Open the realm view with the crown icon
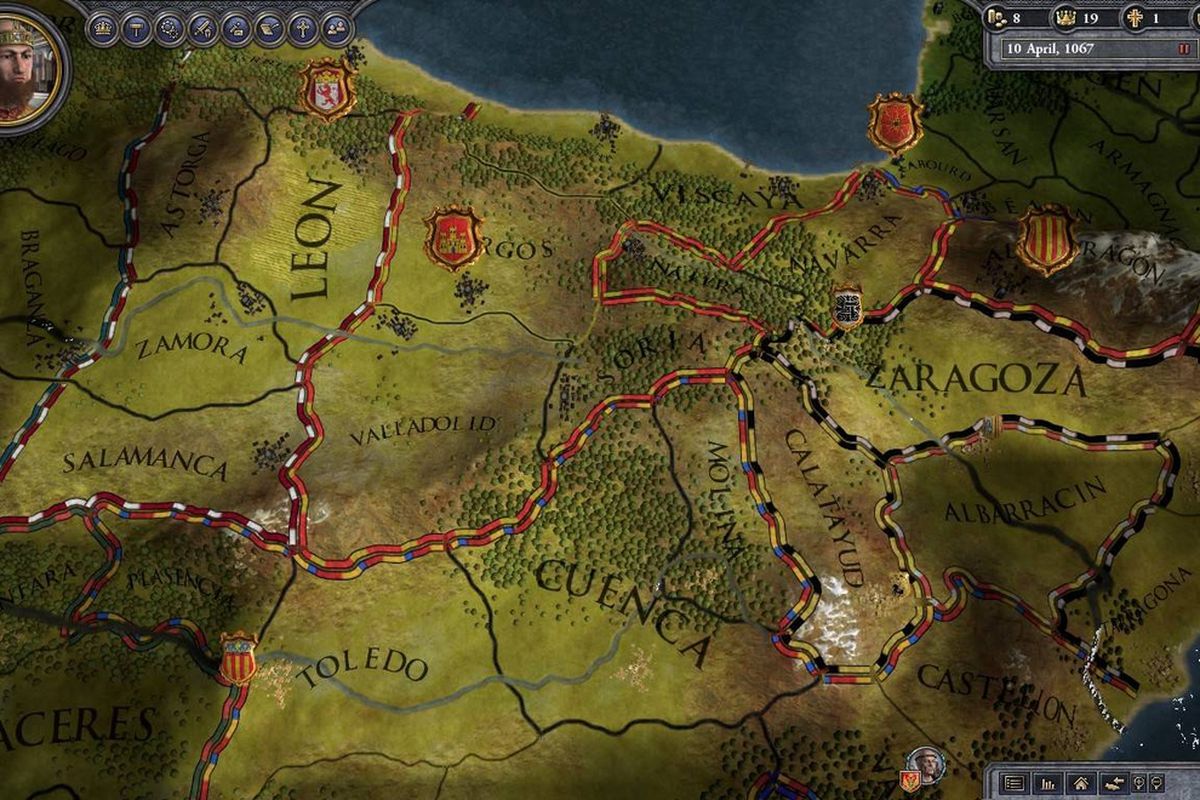This screenshot has width=1200, height=800. point(104,27)
